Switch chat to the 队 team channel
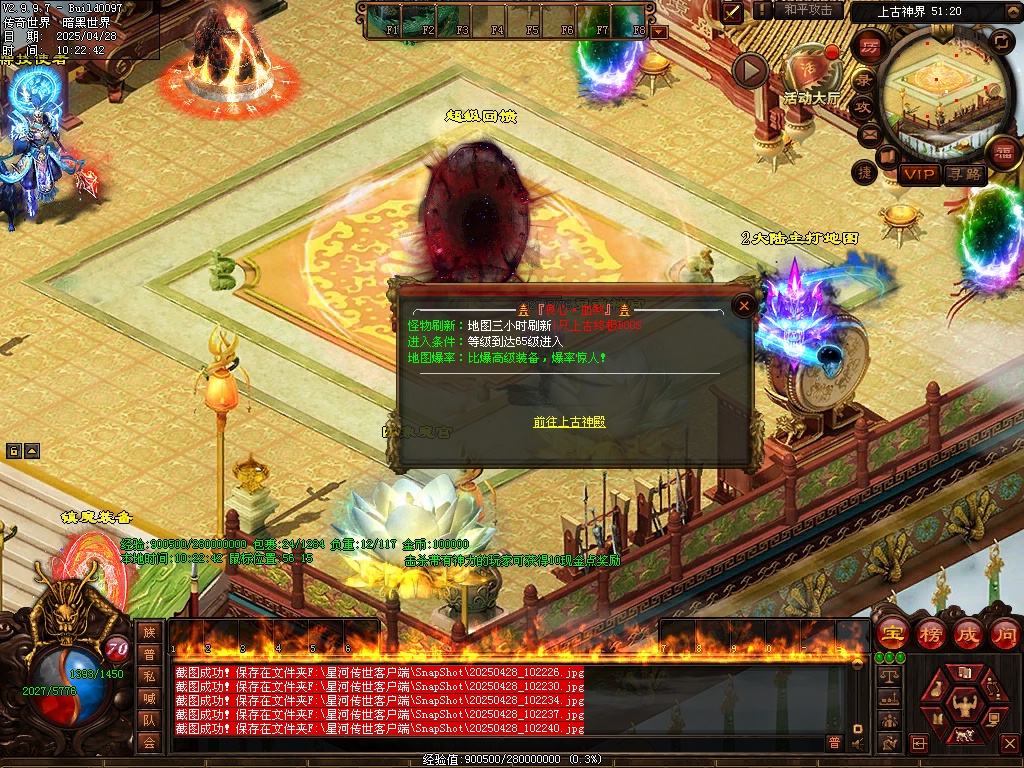1024x768 pixels. click(x=149, y=720)
